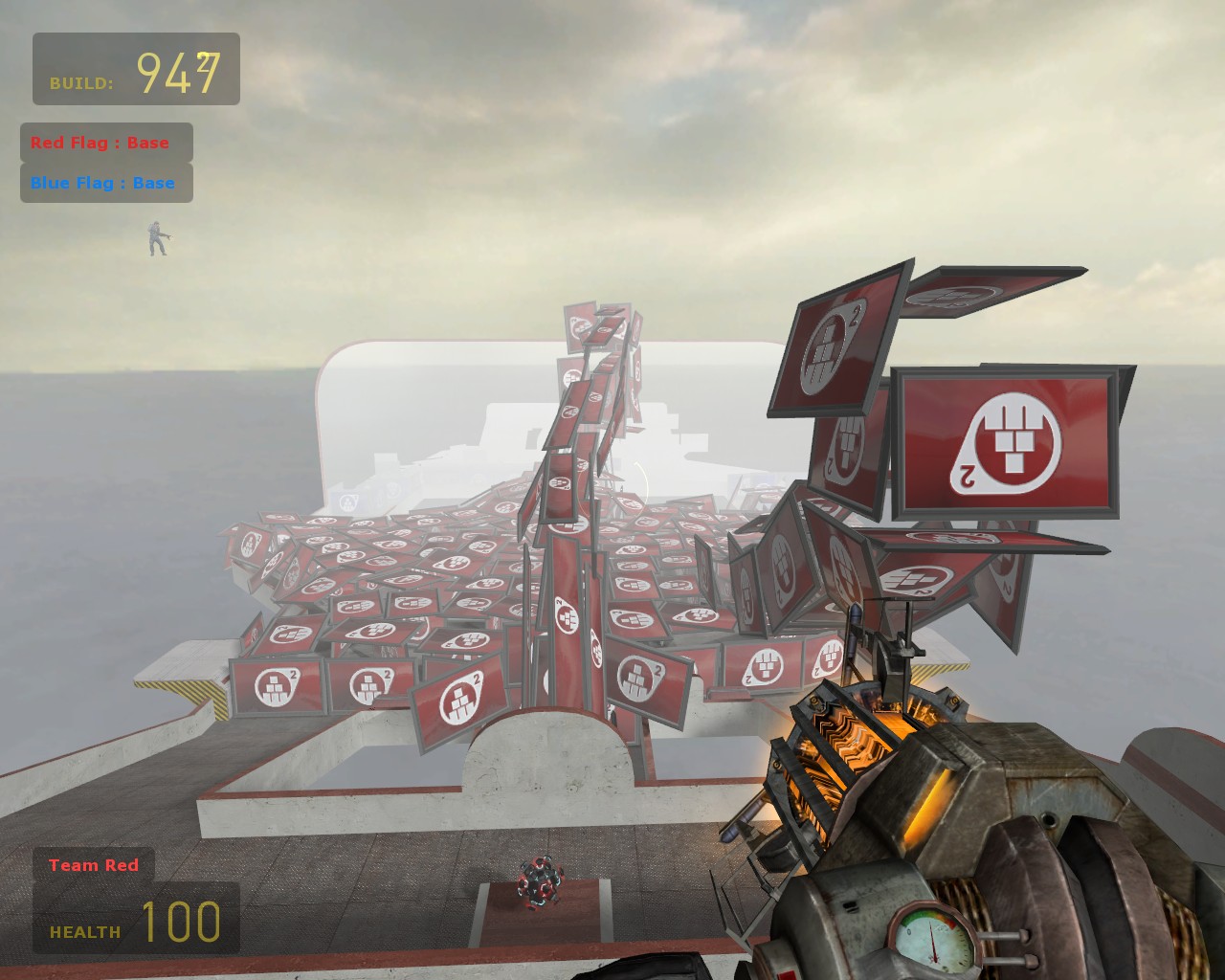Select the Red Flag status panel
This screenshot has height=980, width=1225.
pyautogui.click(x=106, y=143)
